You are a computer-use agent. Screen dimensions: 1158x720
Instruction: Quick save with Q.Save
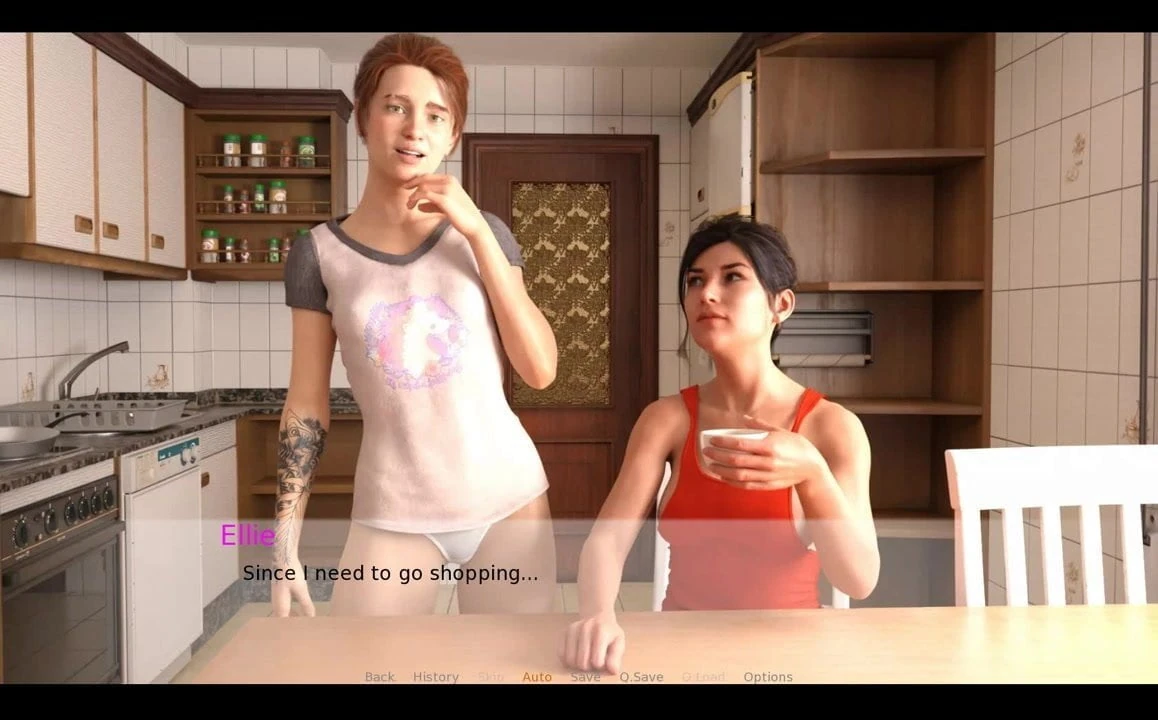point(641,677)
